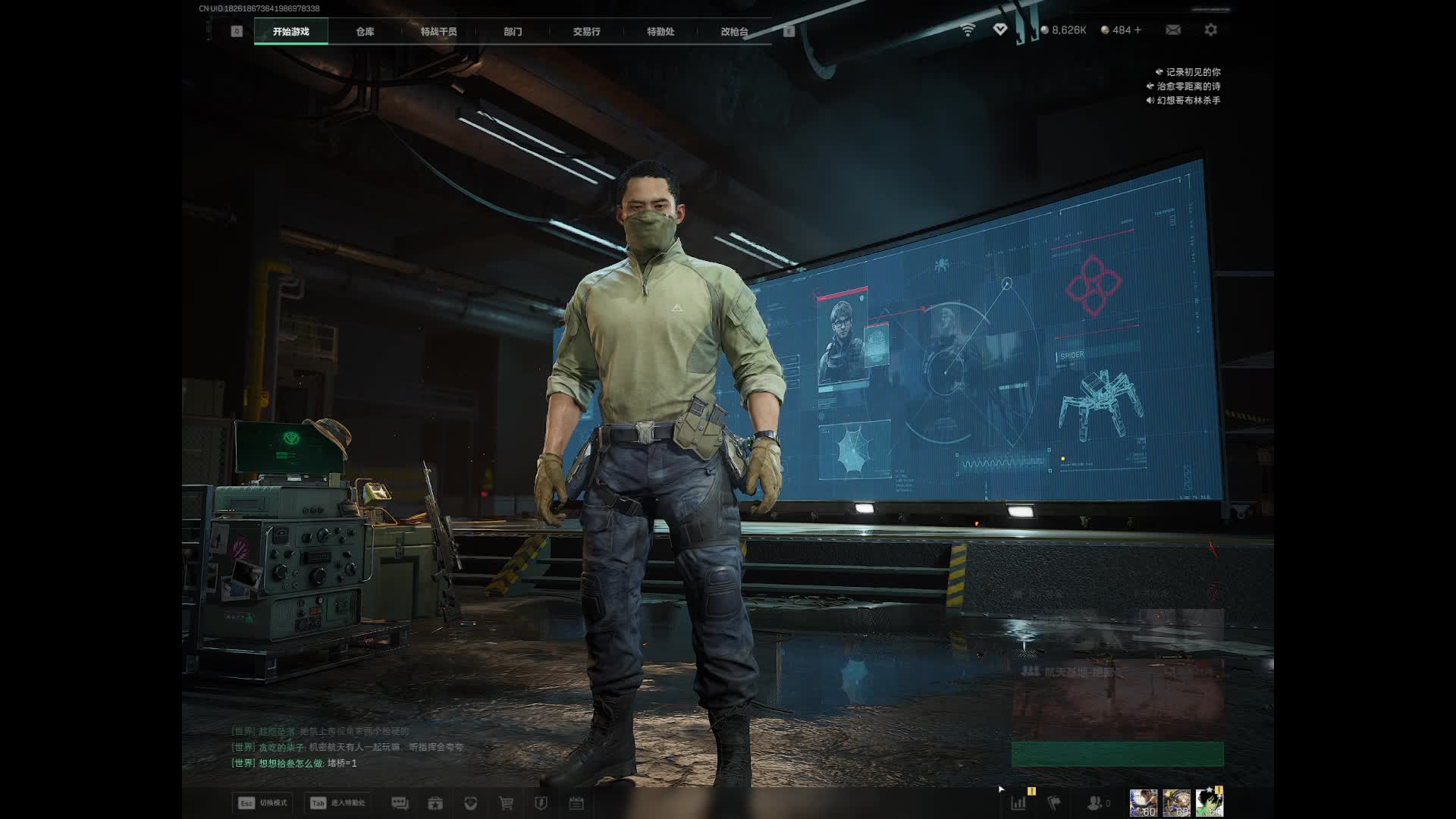The height and width of the screenshot is (819, 1456).
Task: Open the 特勤处 special duty tab
Action: coord(661,31)
